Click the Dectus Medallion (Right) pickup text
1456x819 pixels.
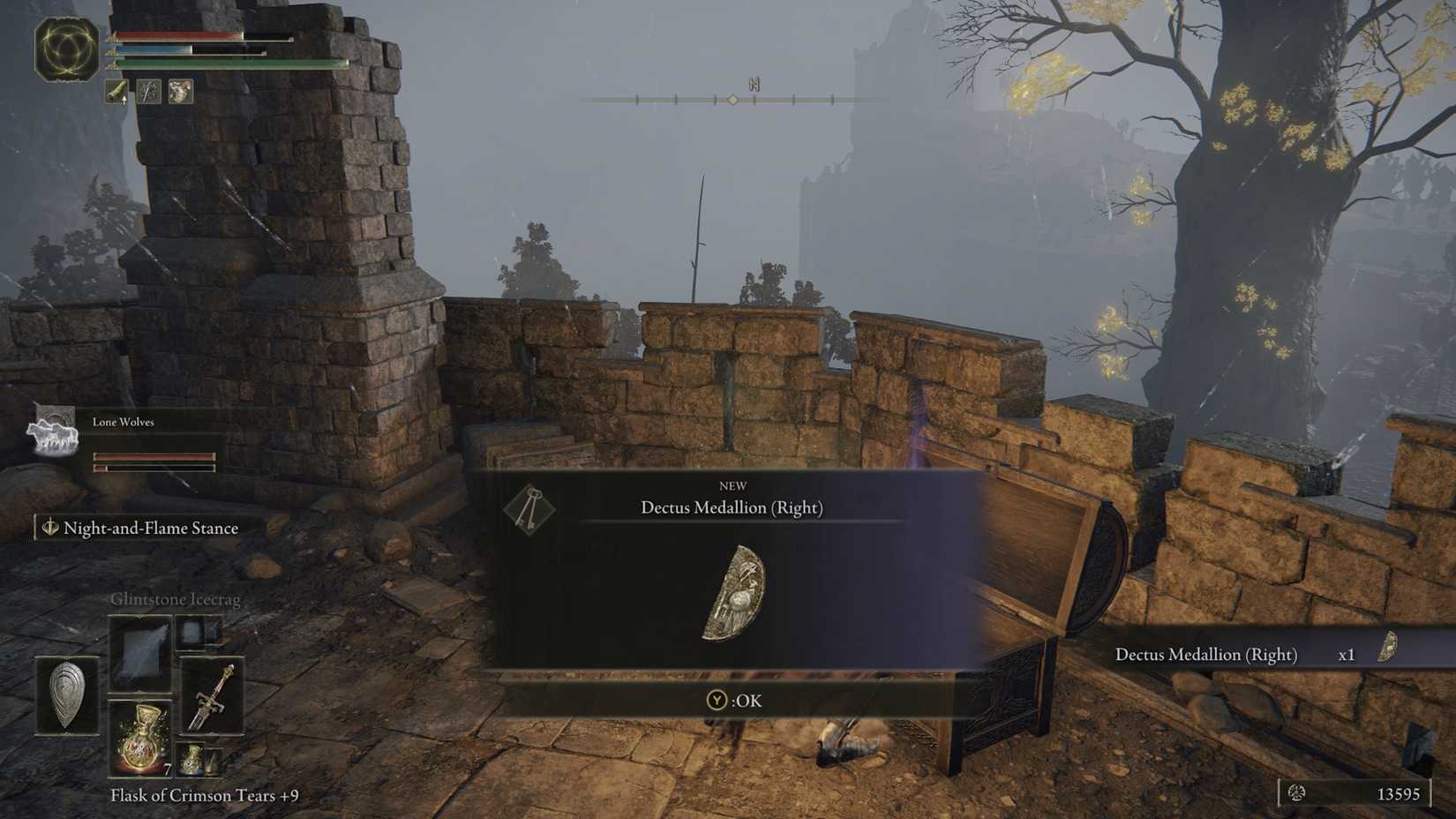(1206, 654)
